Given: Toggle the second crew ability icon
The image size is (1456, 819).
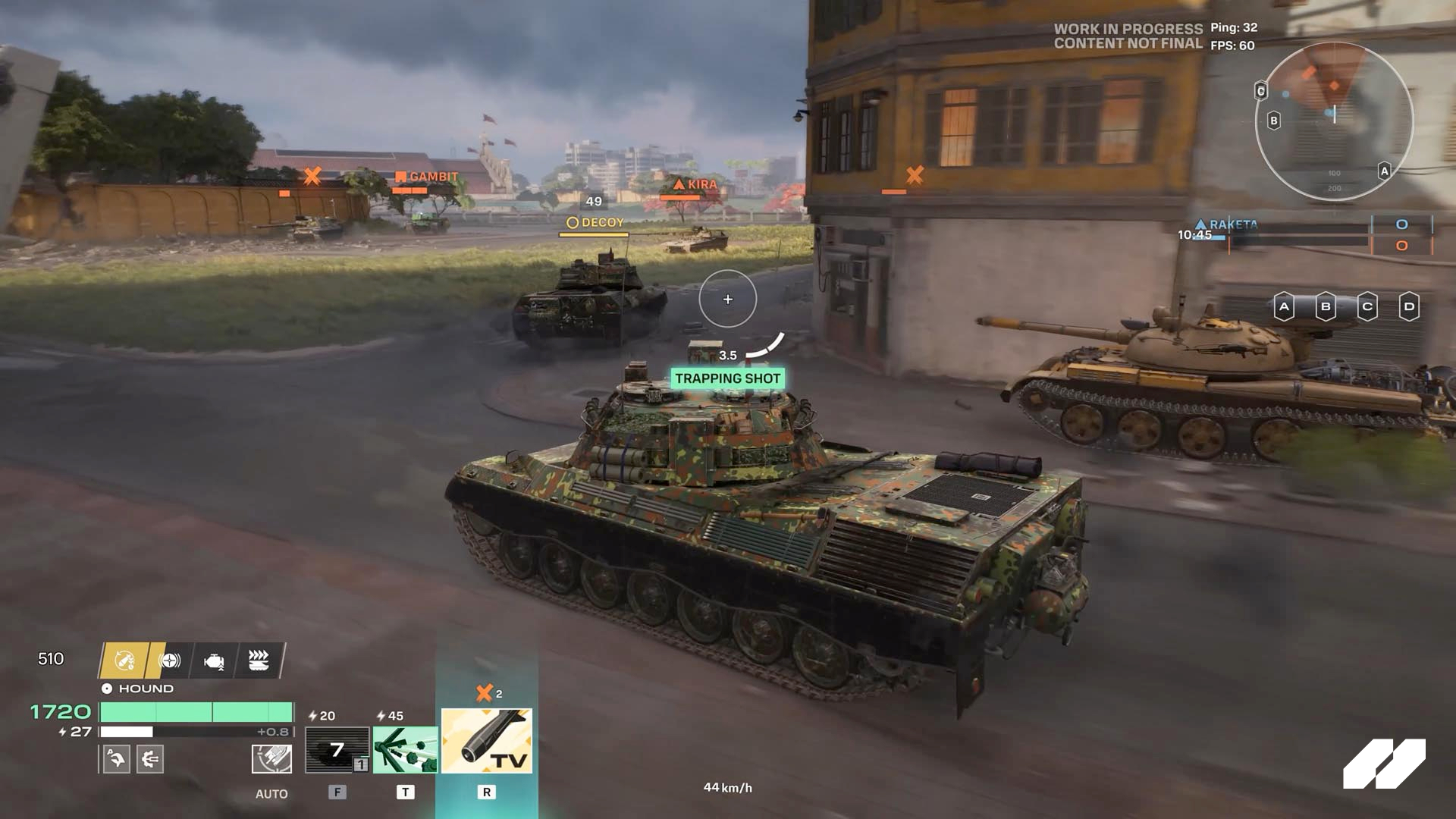Looking at the screenshot, I should click(149, 760).
